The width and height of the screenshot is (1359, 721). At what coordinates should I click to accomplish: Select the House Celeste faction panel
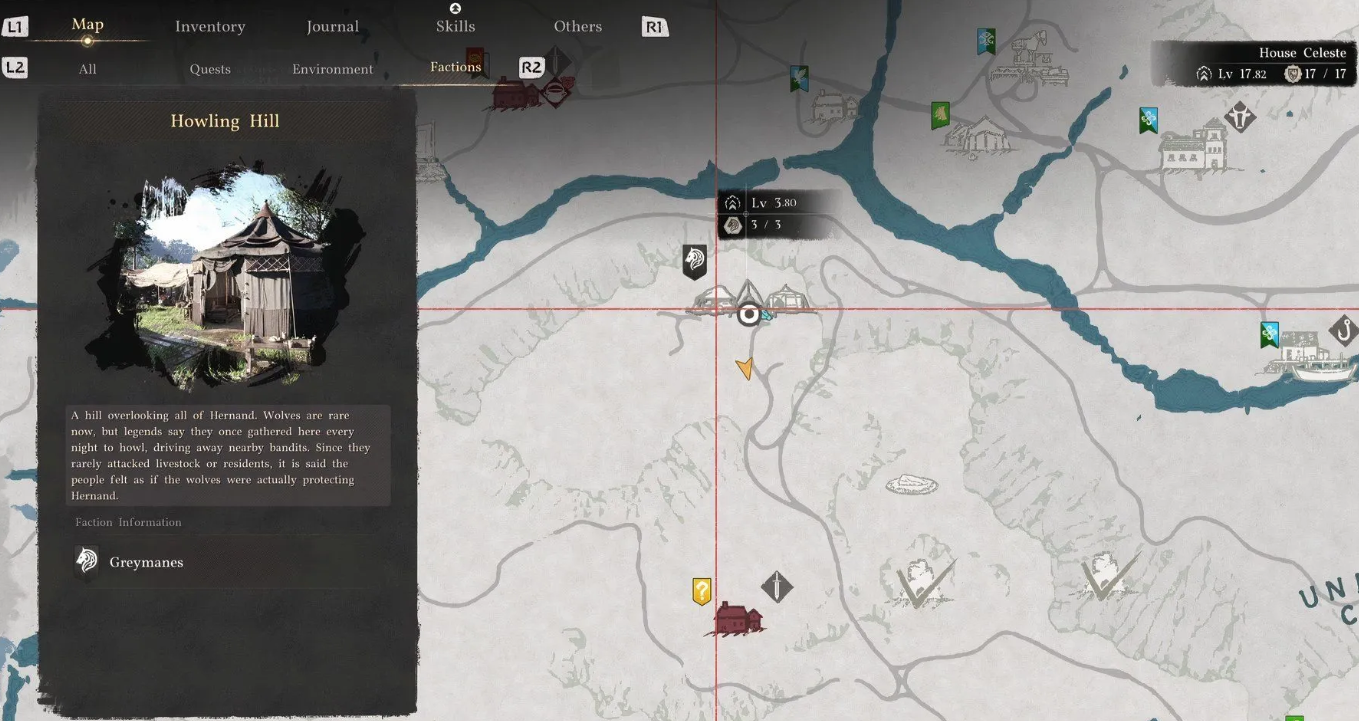point(1255,64)
